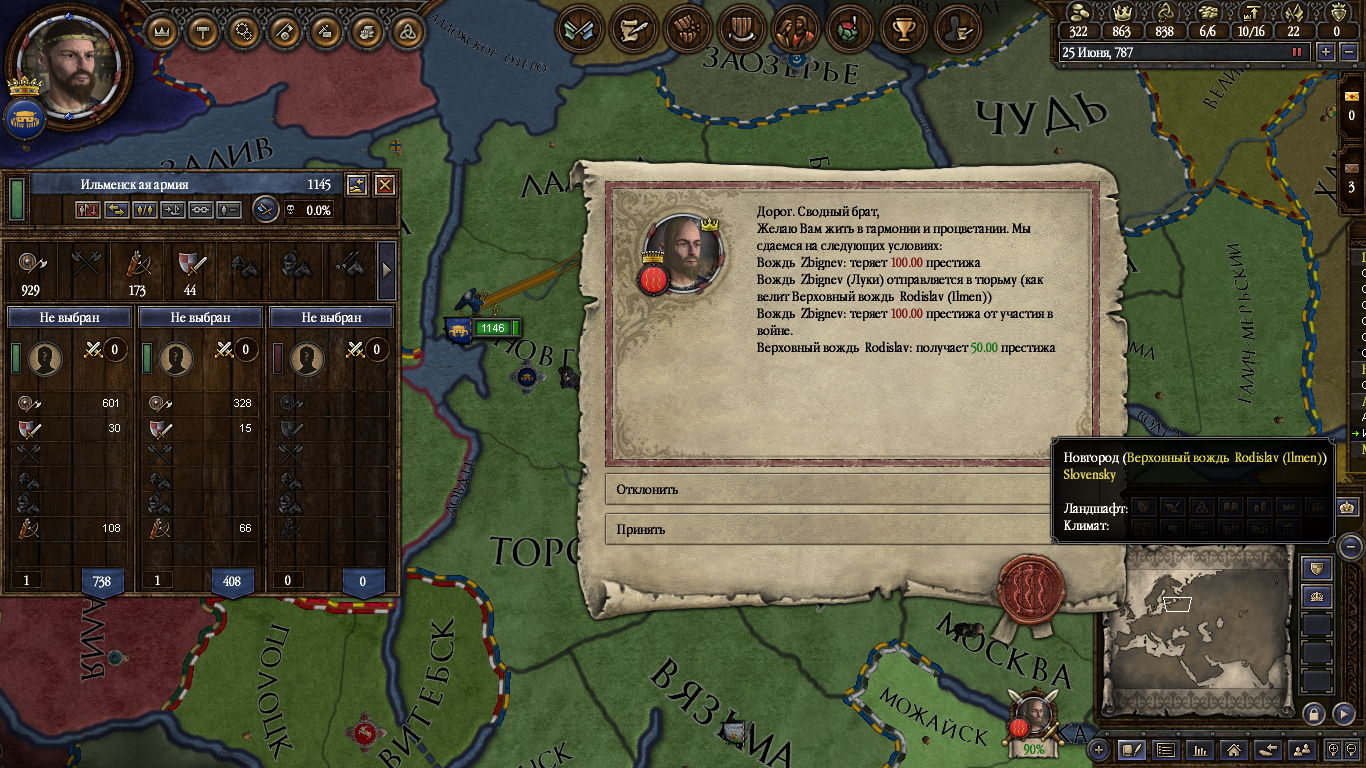Image resolution: width=1366 pixels, height=768 pixels.
Task: Expand the next unit types arrow
Action: [387, 268]
